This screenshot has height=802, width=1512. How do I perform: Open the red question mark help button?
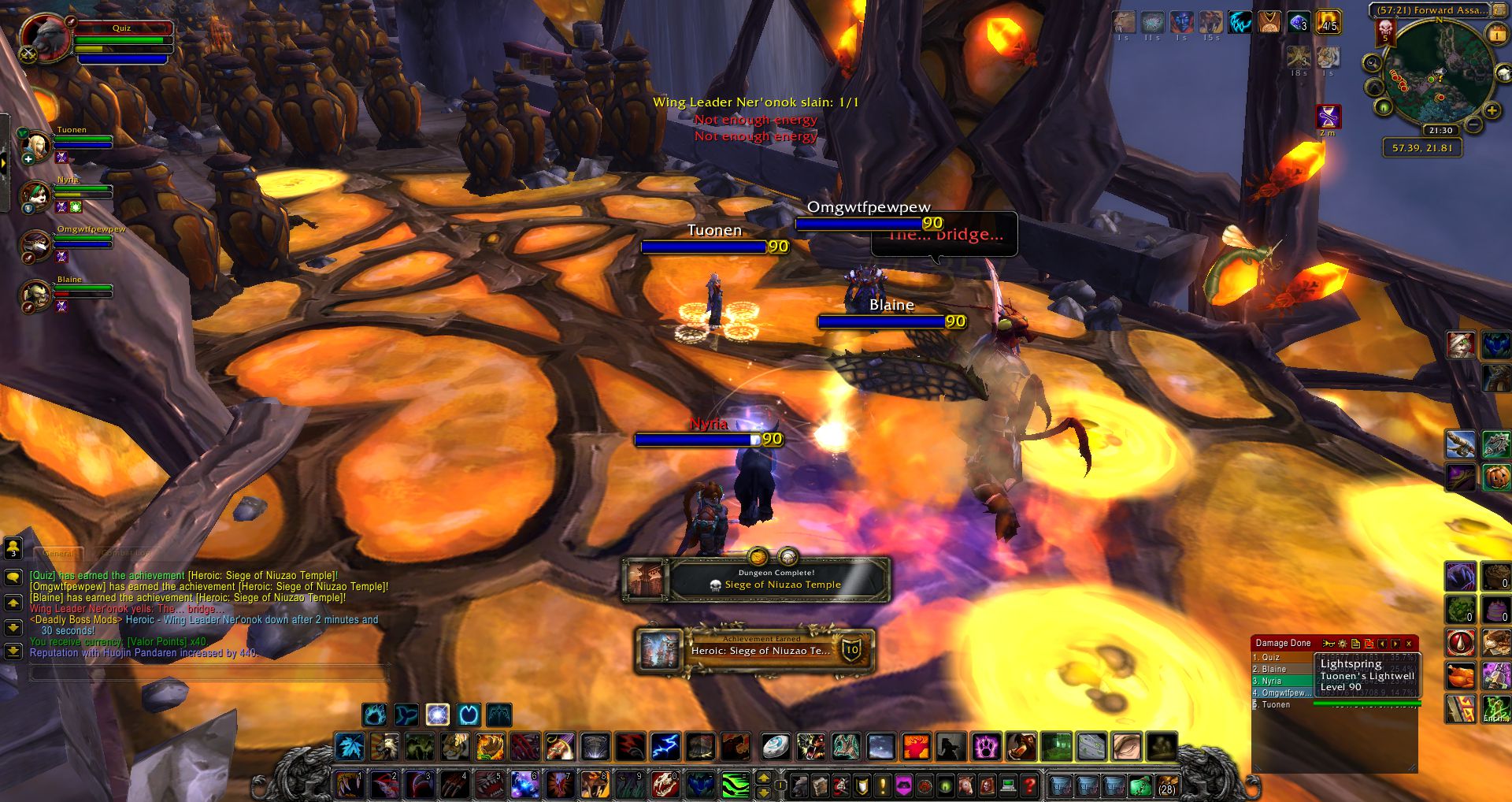[1028, 785]
